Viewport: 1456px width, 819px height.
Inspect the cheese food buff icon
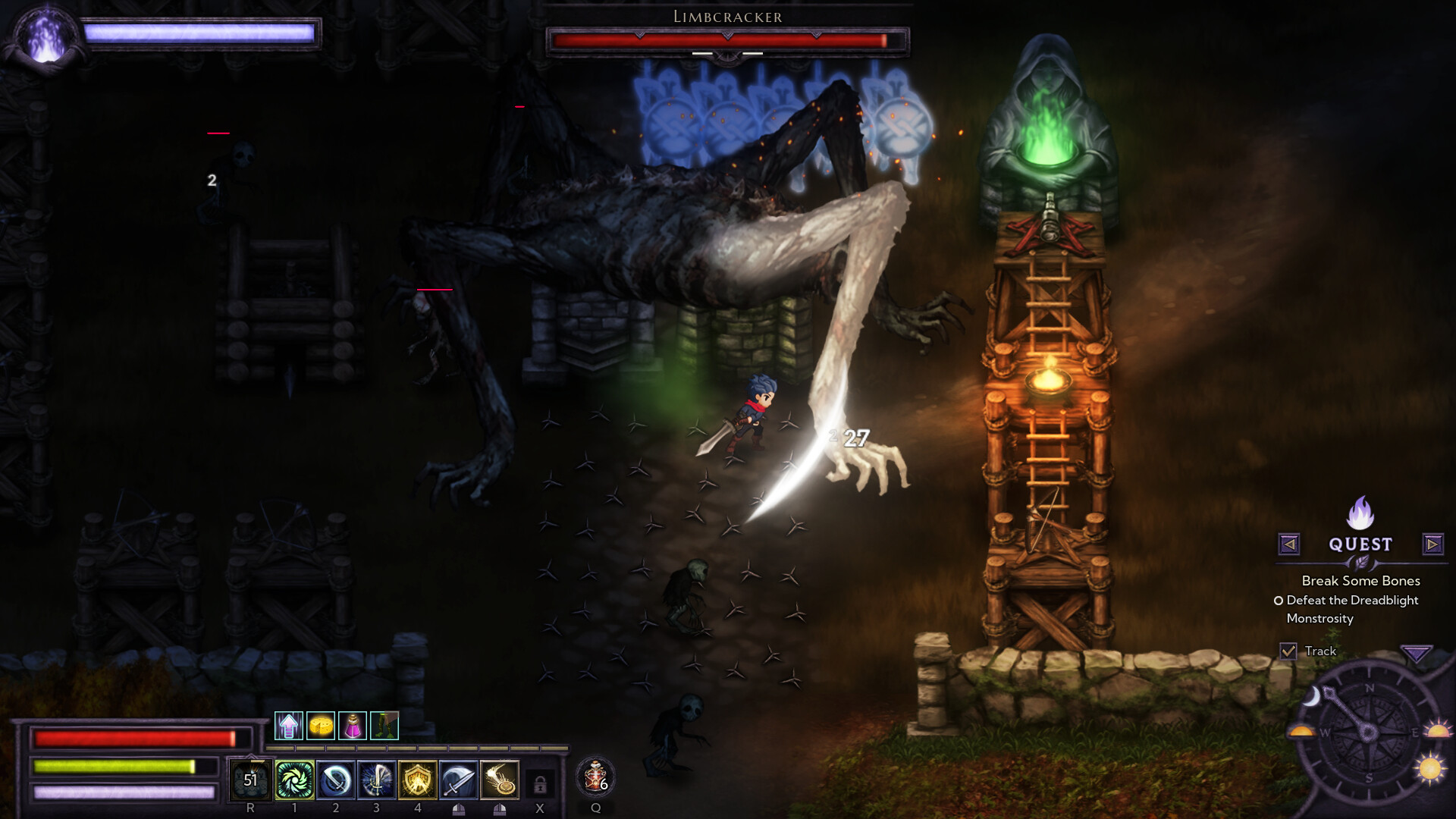pyautogui.click(x=321, y=726)
